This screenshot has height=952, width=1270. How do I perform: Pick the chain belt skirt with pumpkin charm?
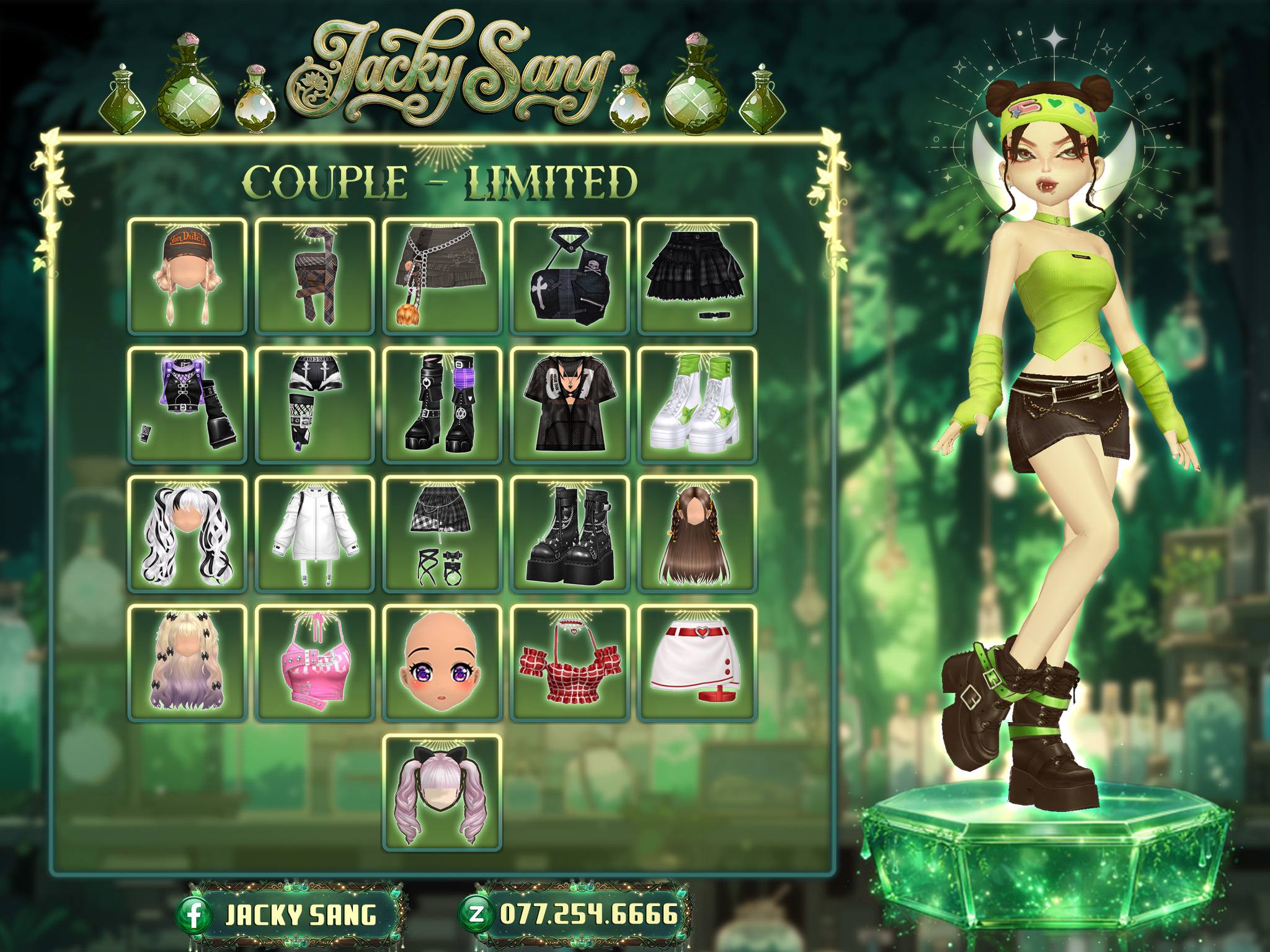[442, 276]
